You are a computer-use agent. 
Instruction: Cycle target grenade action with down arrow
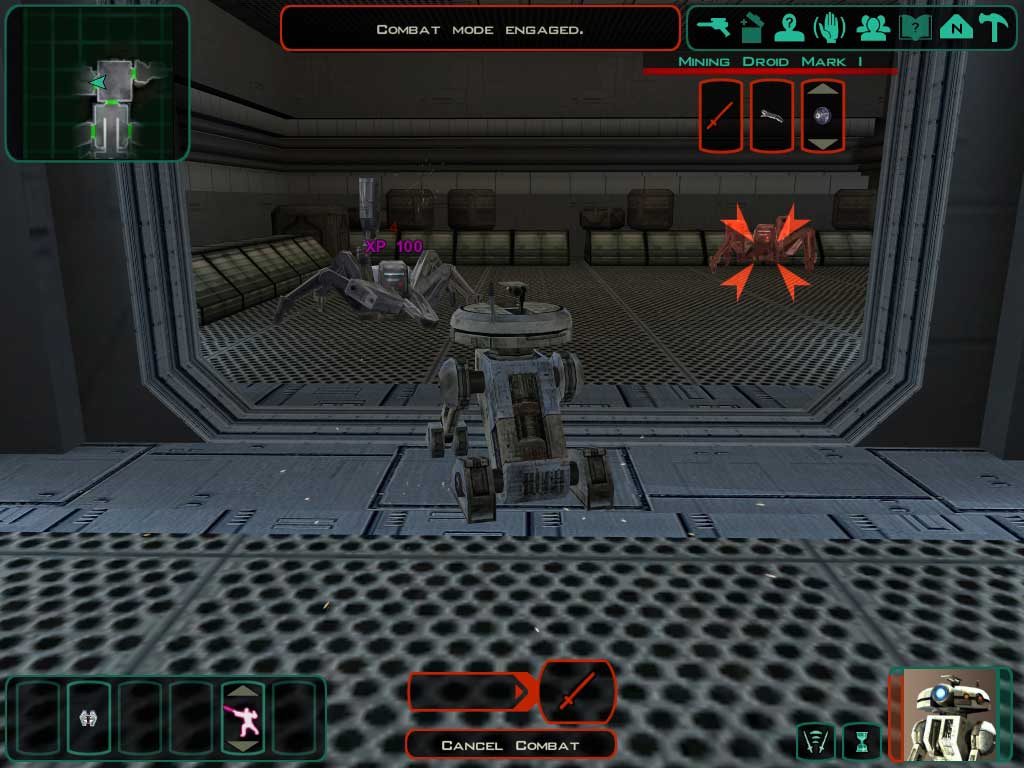coord(823,144)
